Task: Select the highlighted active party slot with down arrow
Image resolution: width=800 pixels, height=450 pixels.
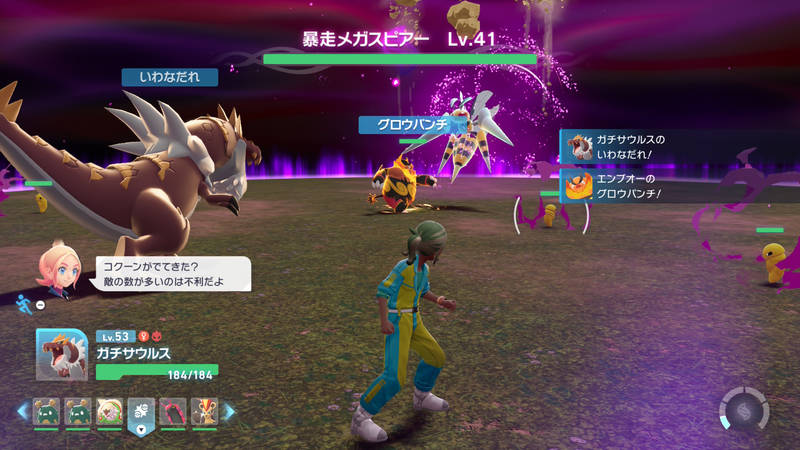Action: 141,412
